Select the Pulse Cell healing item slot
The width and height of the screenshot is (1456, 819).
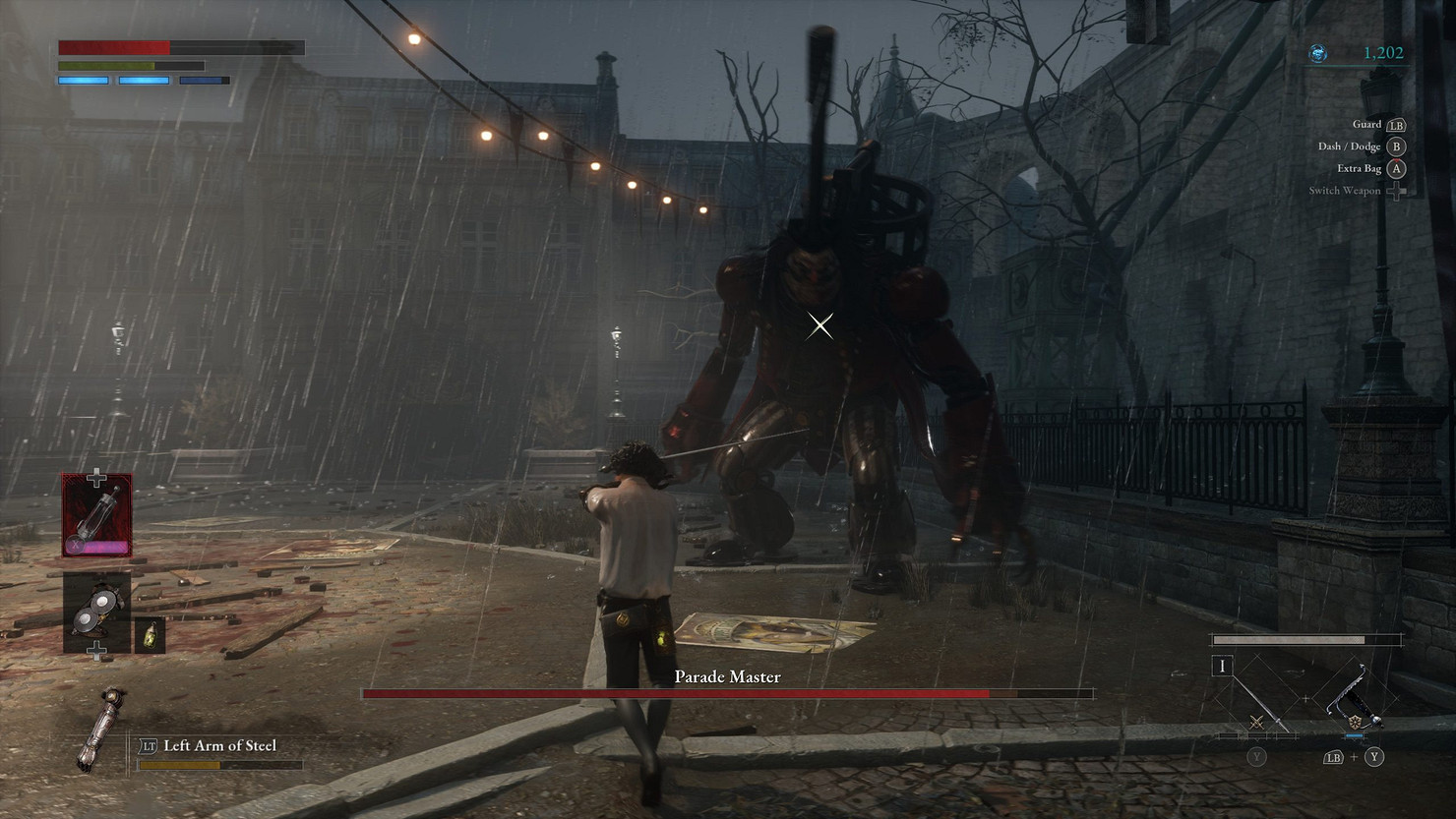pyautogui.click(x=96, y=515)
